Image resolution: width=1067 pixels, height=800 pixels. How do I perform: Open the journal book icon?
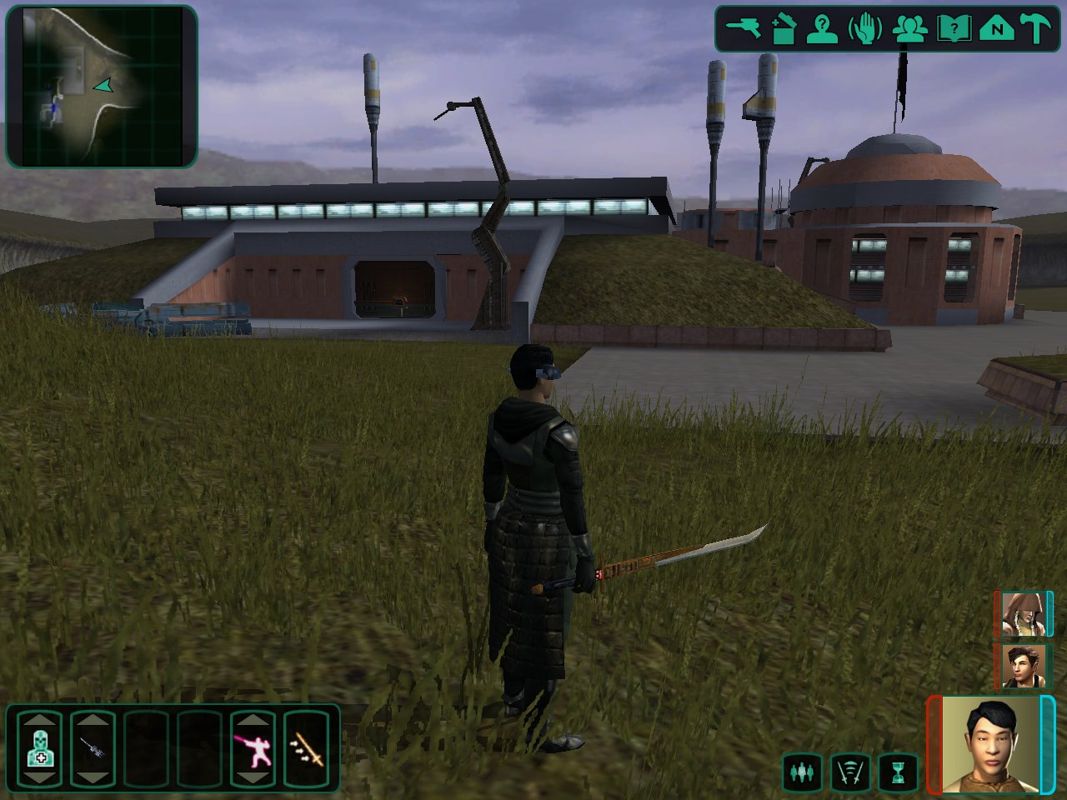[953, 28]
